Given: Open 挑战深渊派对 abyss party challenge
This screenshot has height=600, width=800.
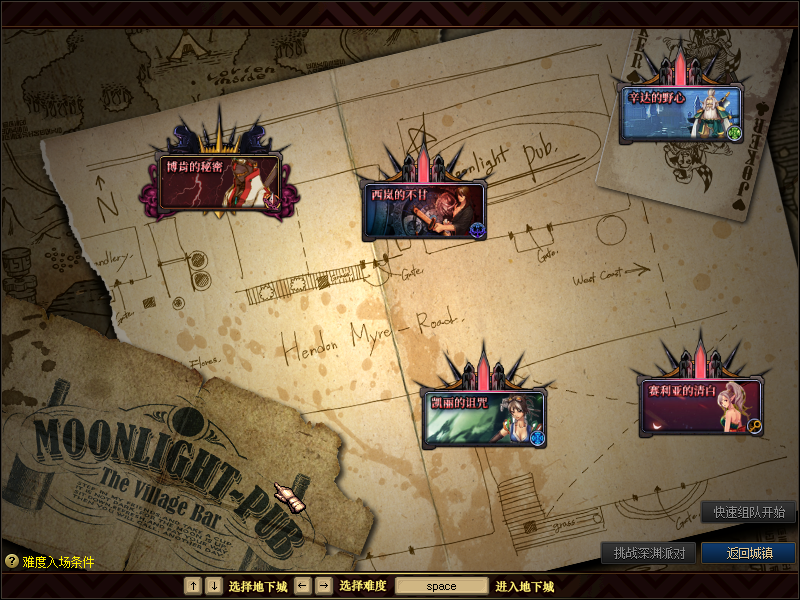Looking at the screenshot, I should (x=648, y=553).
